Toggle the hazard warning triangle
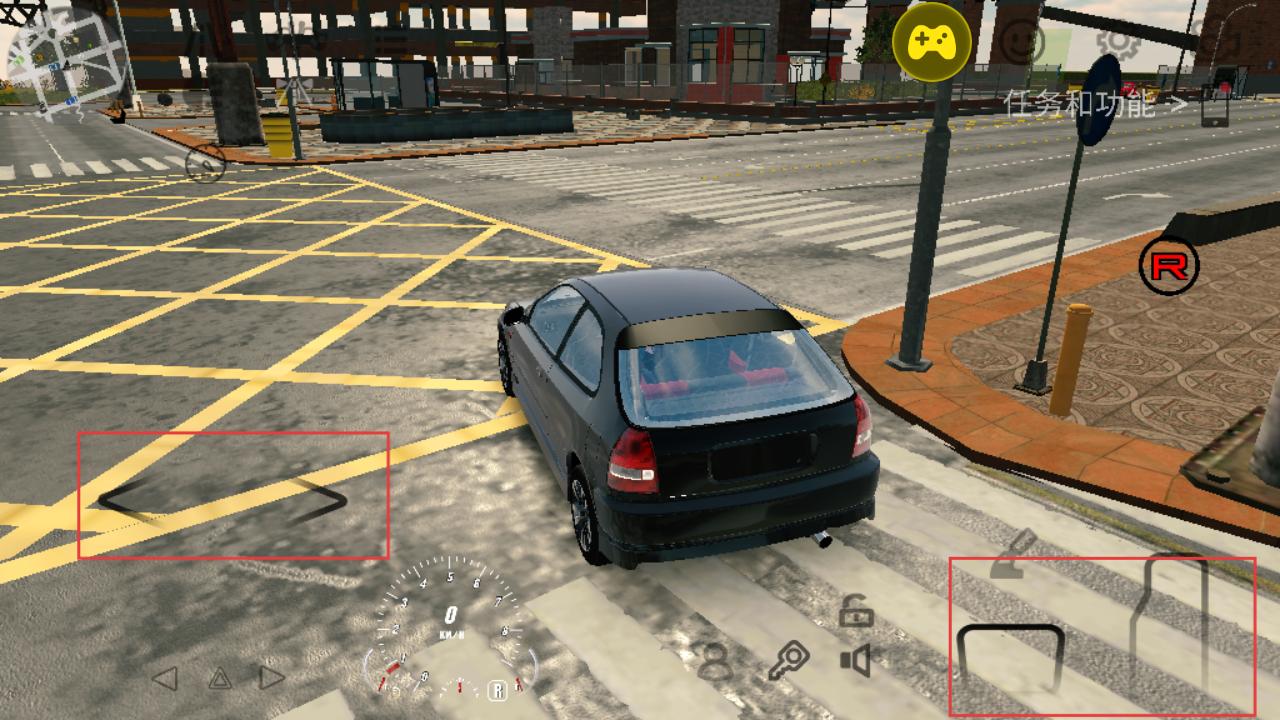Viewport: 1280px width, 720px height. click(219, 679)
